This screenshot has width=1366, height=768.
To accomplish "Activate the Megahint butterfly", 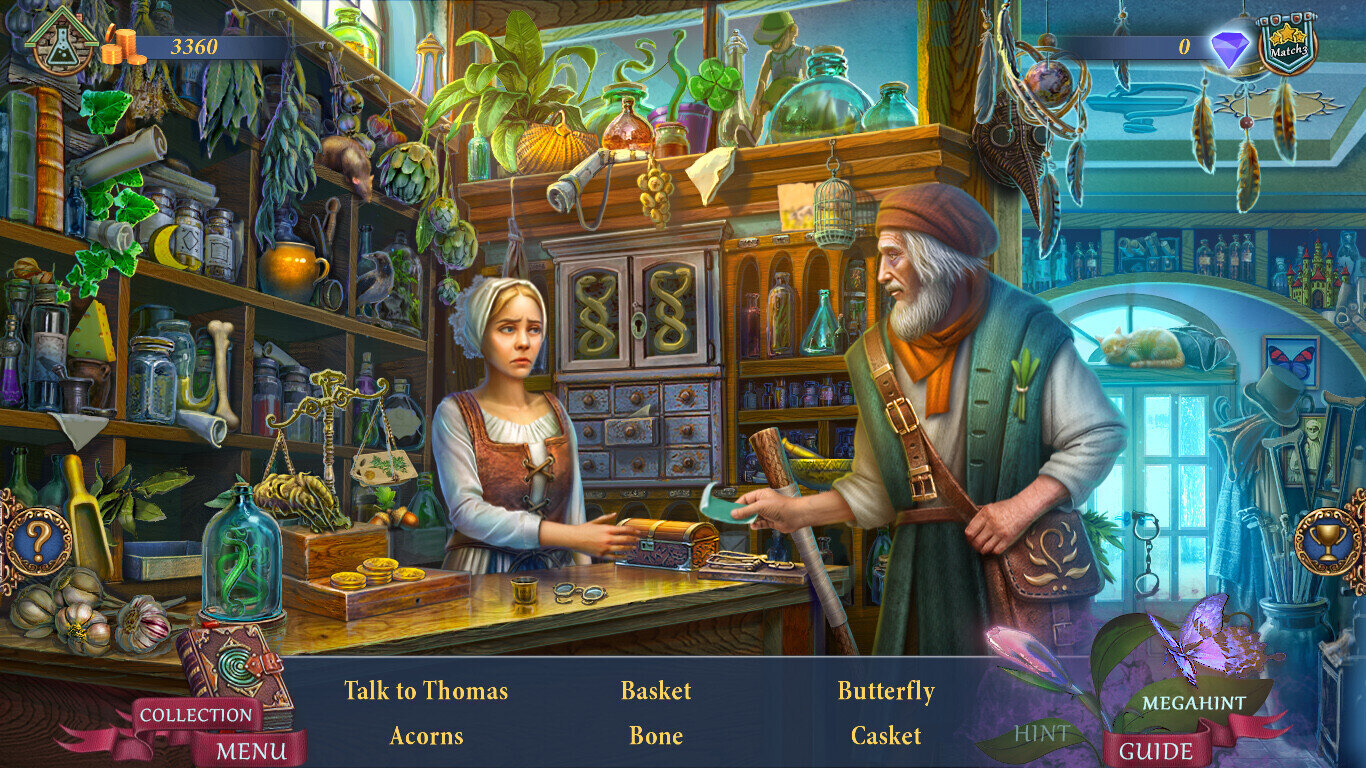I will point(1193,702).
